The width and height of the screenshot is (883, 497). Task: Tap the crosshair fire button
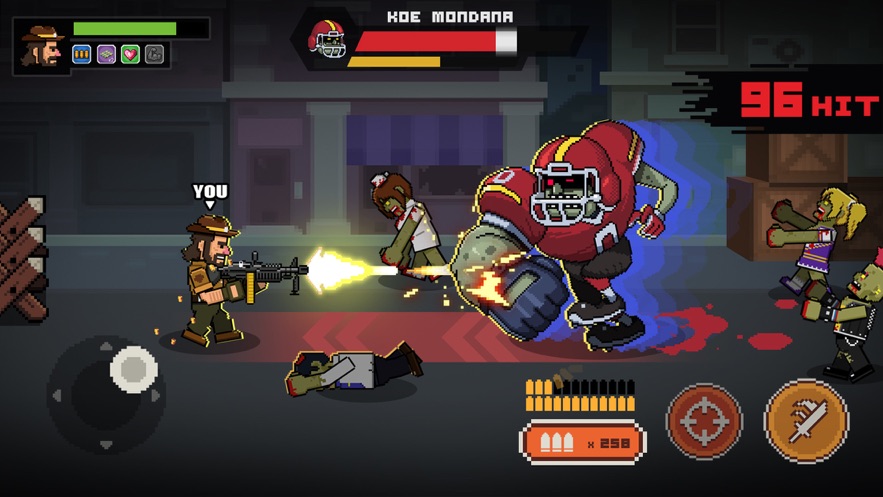point(704,422)
